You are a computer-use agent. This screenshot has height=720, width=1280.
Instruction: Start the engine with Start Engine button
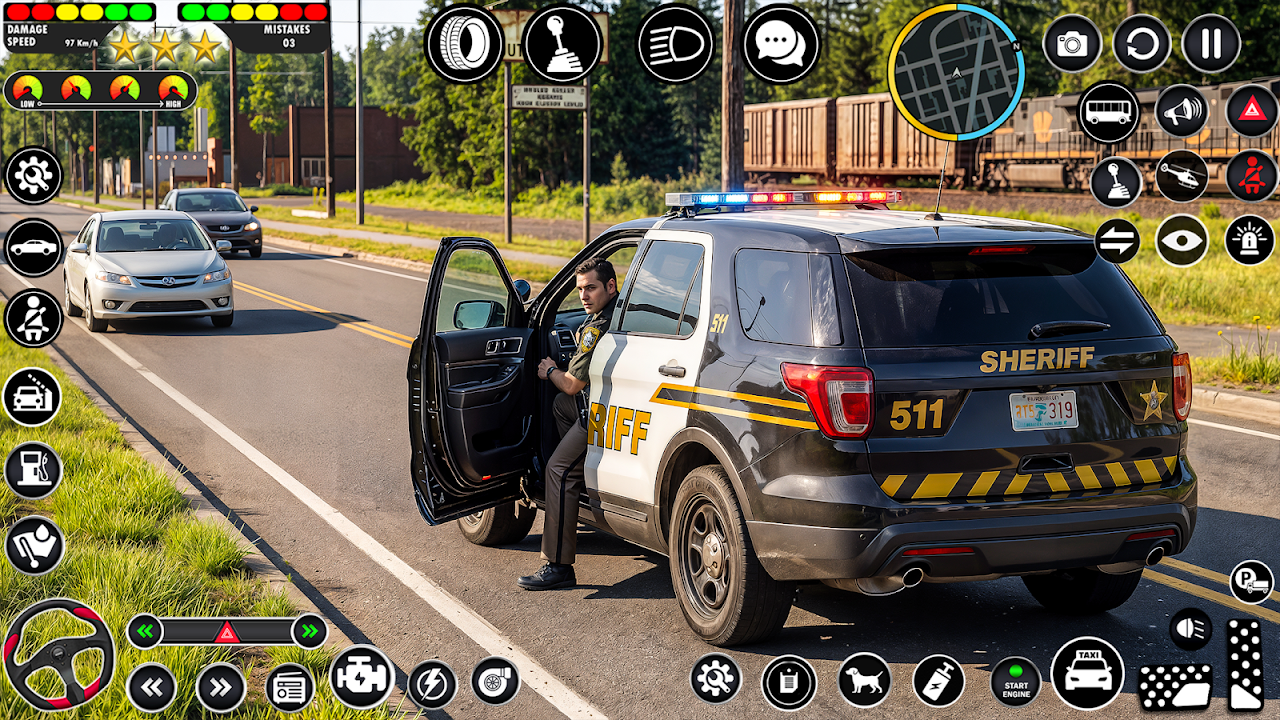[x=1016, y=681]
